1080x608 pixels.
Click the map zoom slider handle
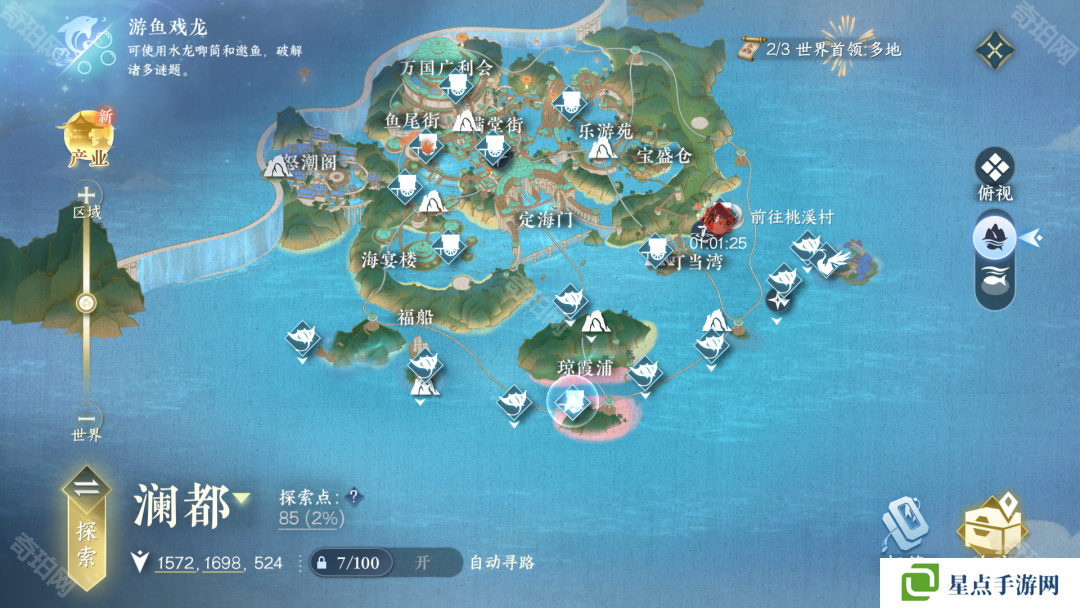(88, 303)
